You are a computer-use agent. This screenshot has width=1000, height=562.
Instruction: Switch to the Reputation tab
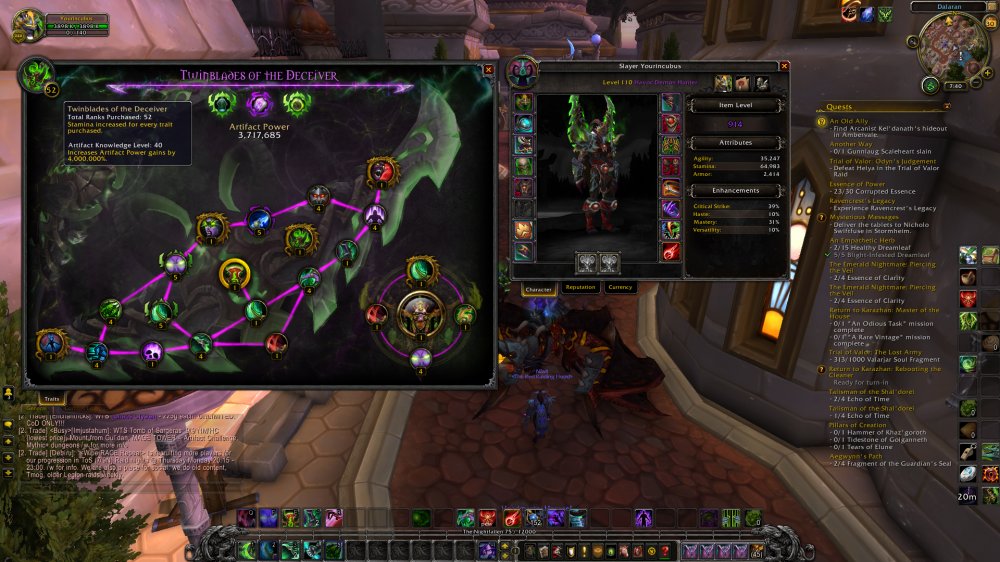[580, 288]
